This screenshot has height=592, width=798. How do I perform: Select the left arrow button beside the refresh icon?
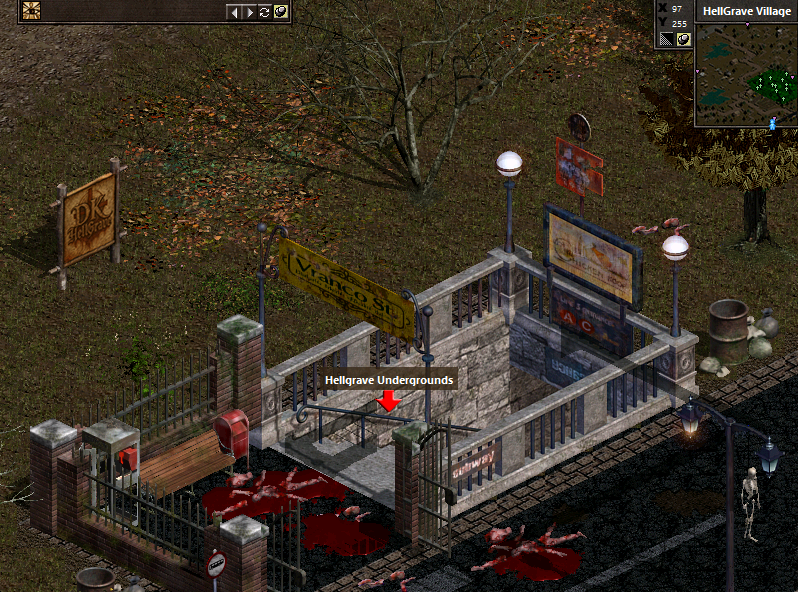click(234, 12)
